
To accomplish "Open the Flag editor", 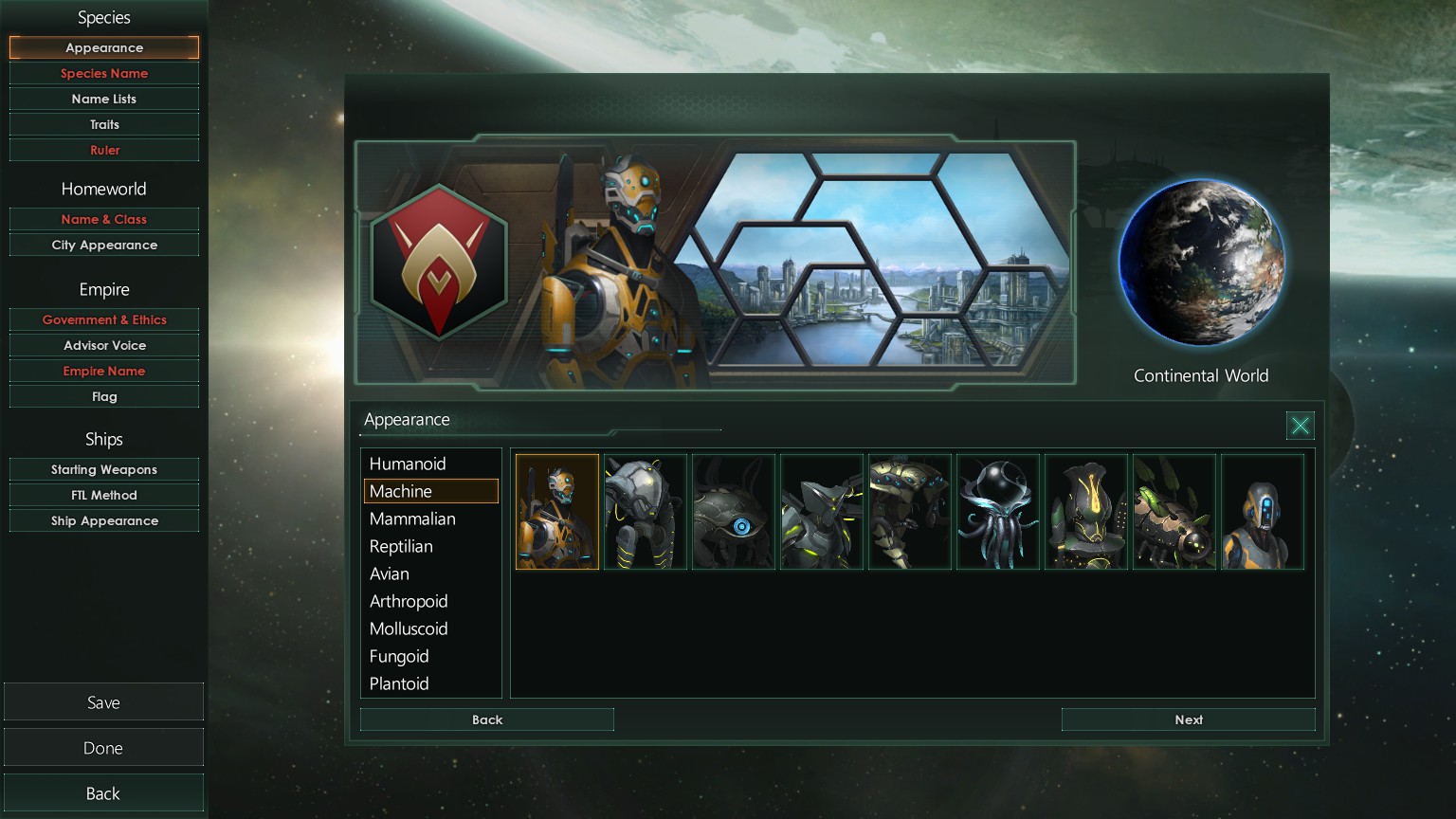I will click(104, 396).
